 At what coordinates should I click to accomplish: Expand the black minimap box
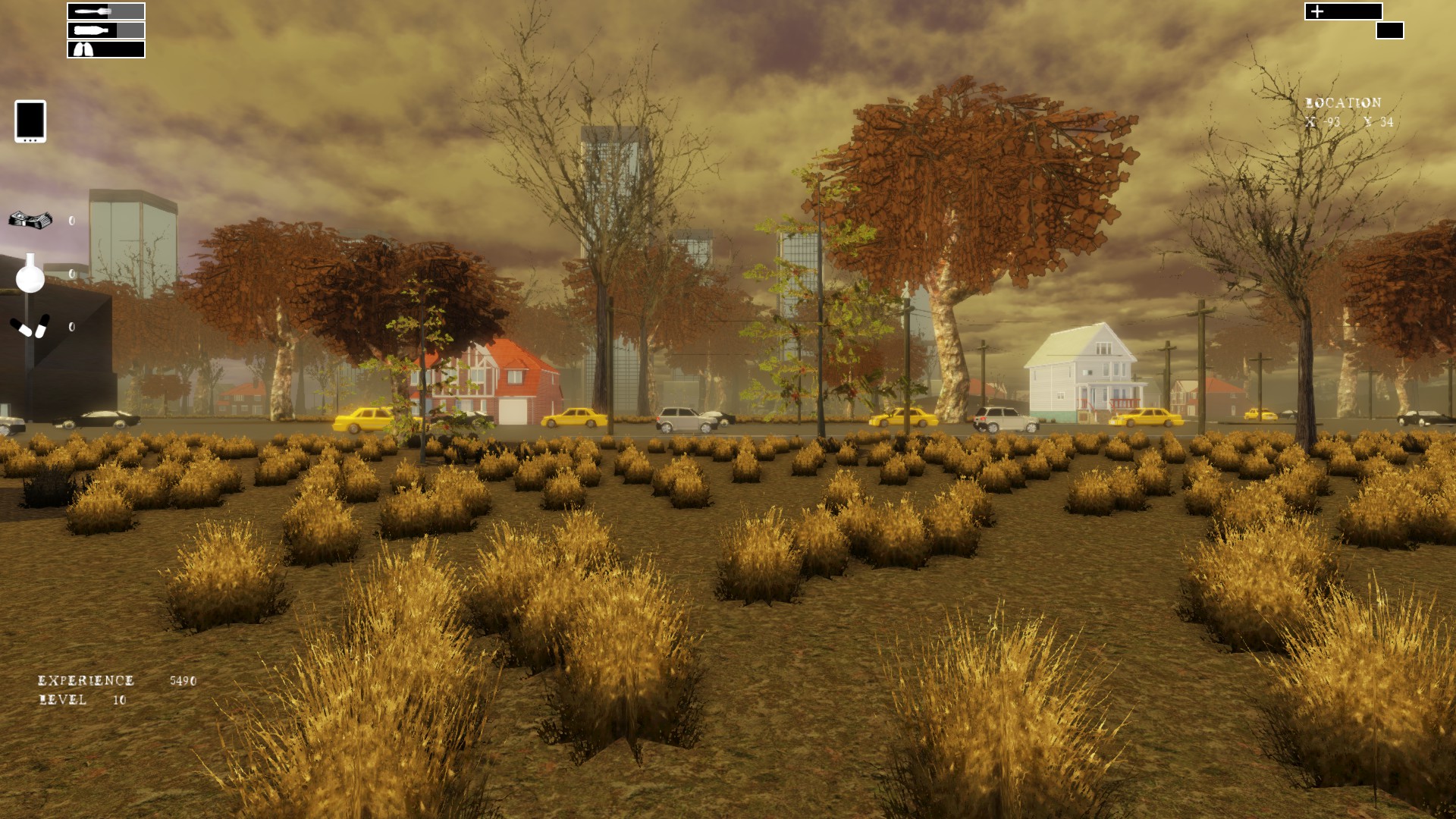(1390, 30)
